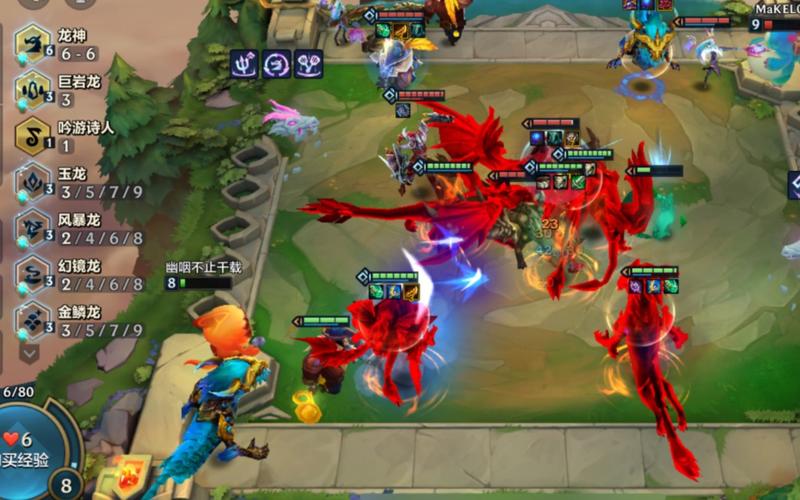800x500 pixels.
Task: Expand the trait list with the down arrow
Action: [29, 351]
